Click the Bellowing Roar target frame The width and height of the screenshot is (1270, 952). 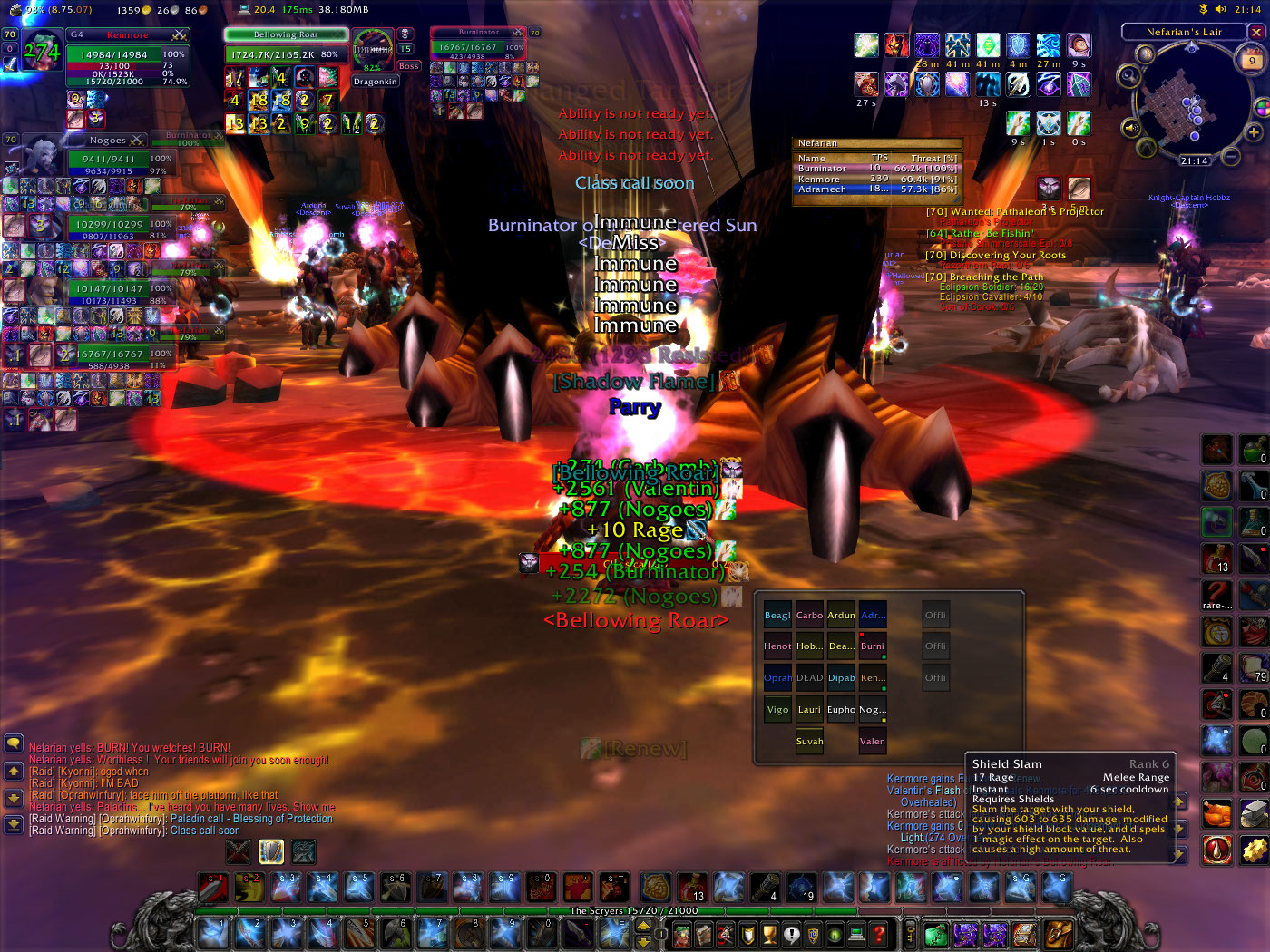(x=286, y=34)
